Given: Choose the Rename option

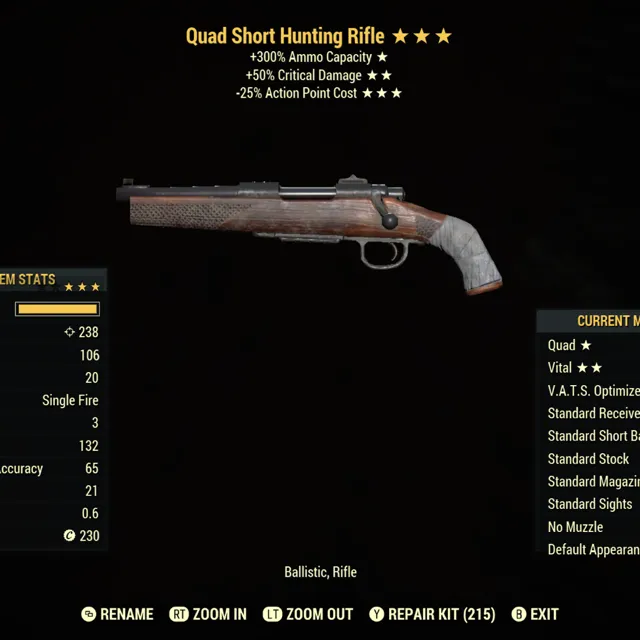Looking at the screenshot, I should (x=118, y=614).
